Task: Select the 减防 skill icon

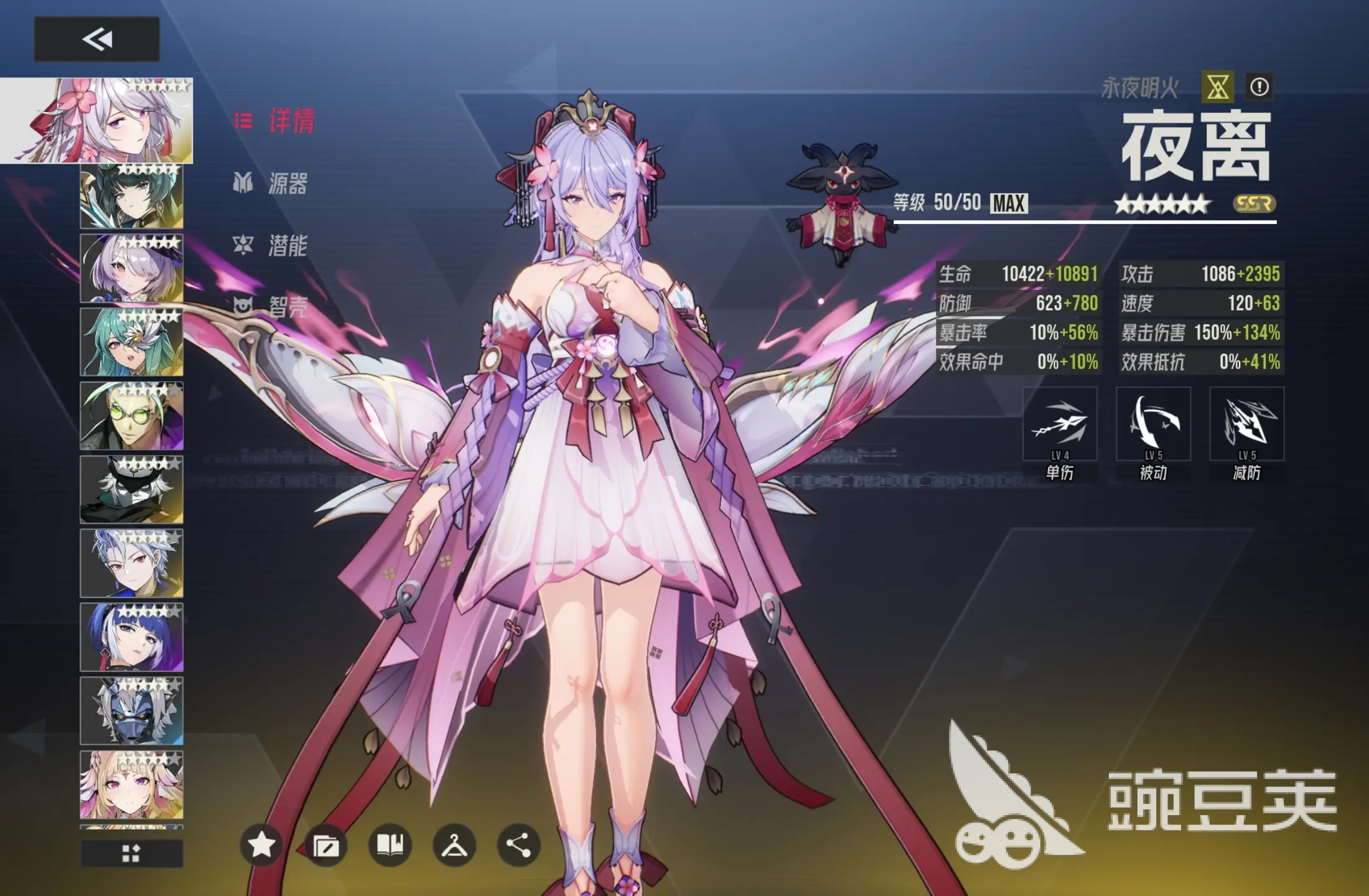Action: point(1246,424)
